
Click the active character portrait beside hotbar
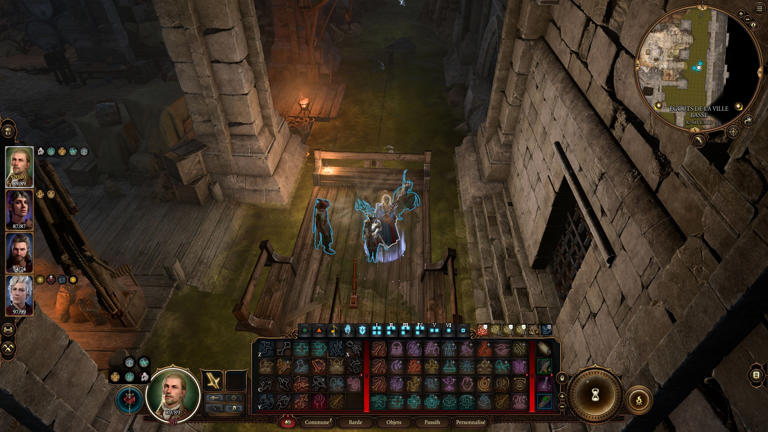coord(173,394)
